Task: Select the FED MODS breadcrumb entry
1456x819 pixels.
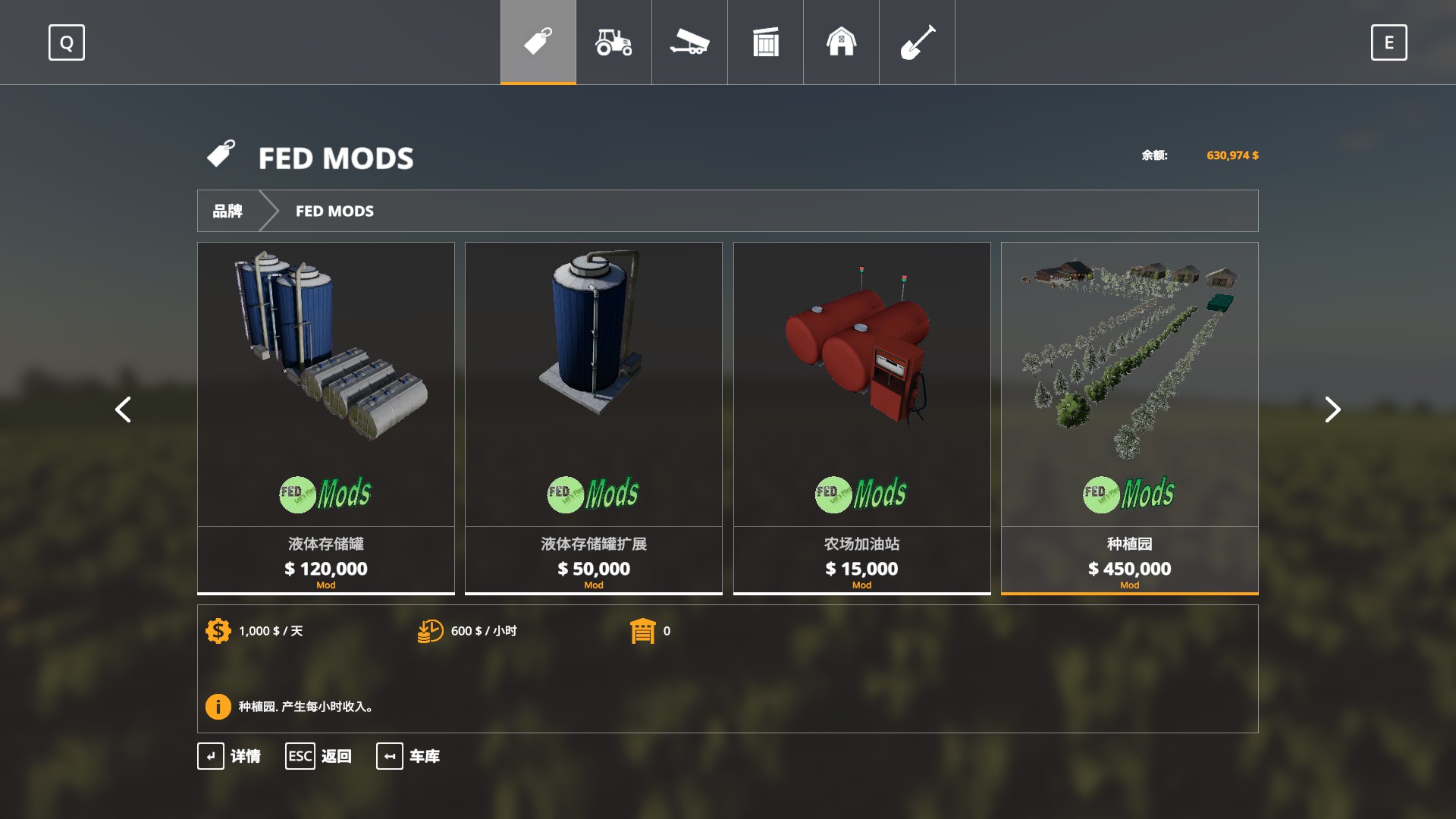Action: (334, 211)
